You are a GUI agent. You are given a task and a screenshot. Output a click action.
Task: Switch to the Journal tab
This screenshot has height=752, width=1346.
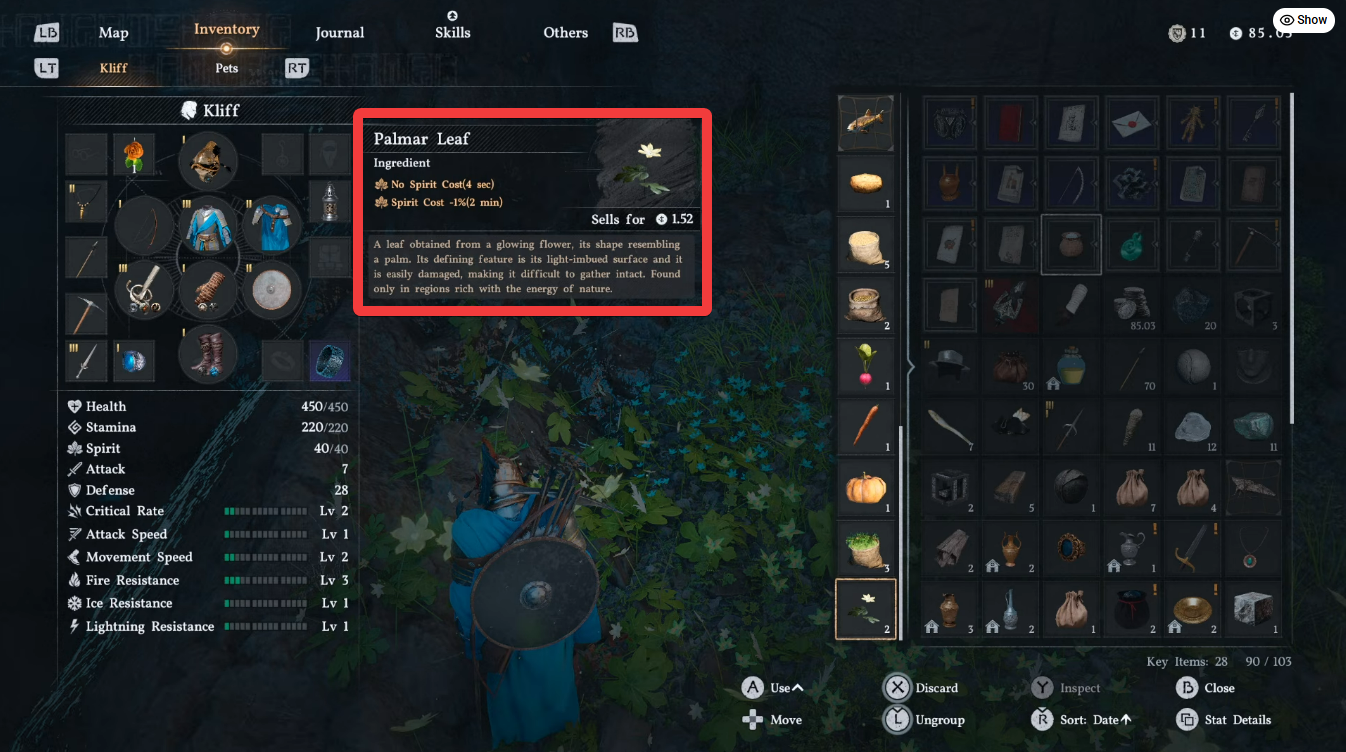tap(339, 32)
